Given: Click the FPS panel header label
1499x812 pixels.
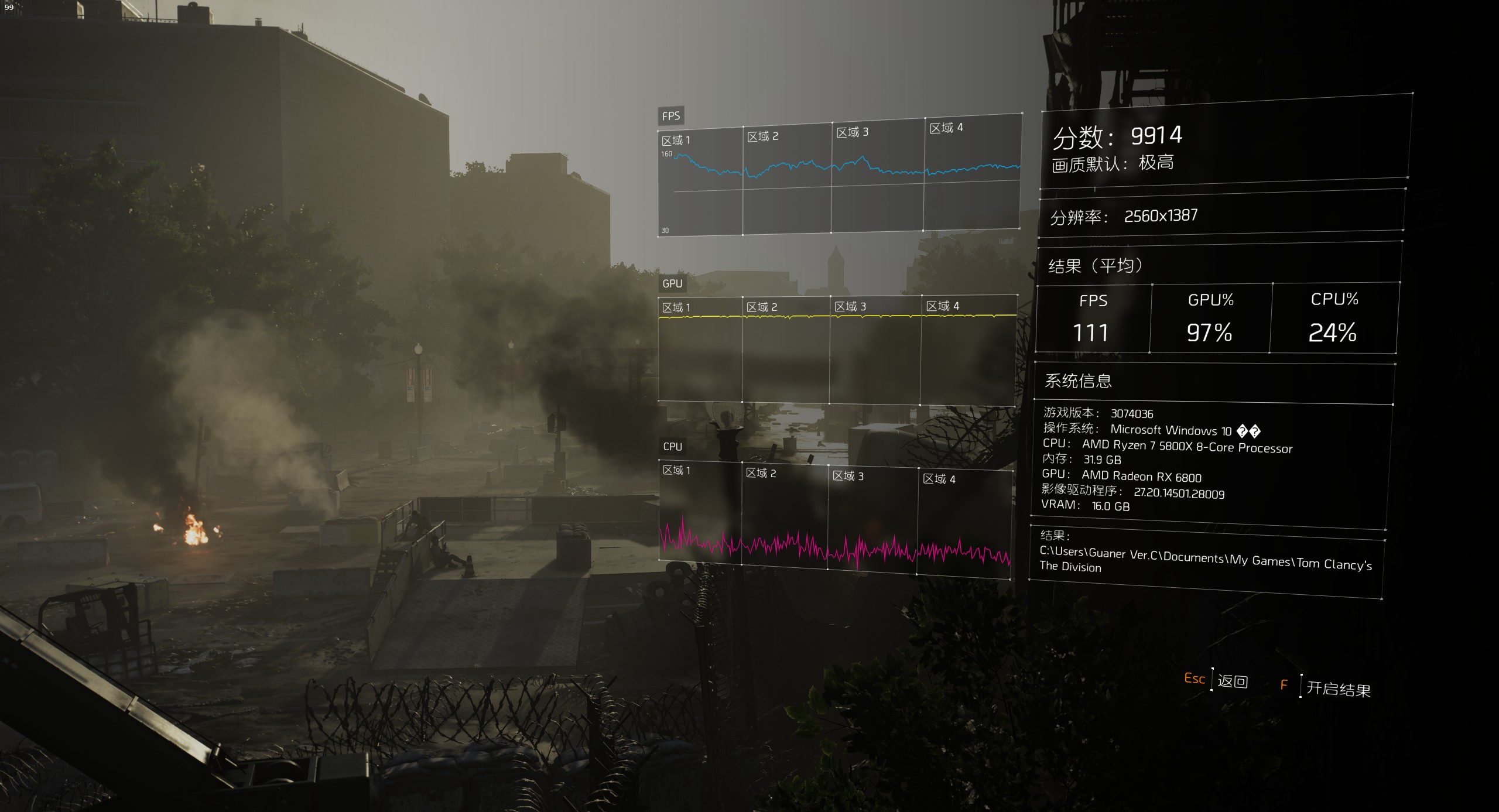Looking at the screenshot, I should pyautogui.click(x=670, y=115).
